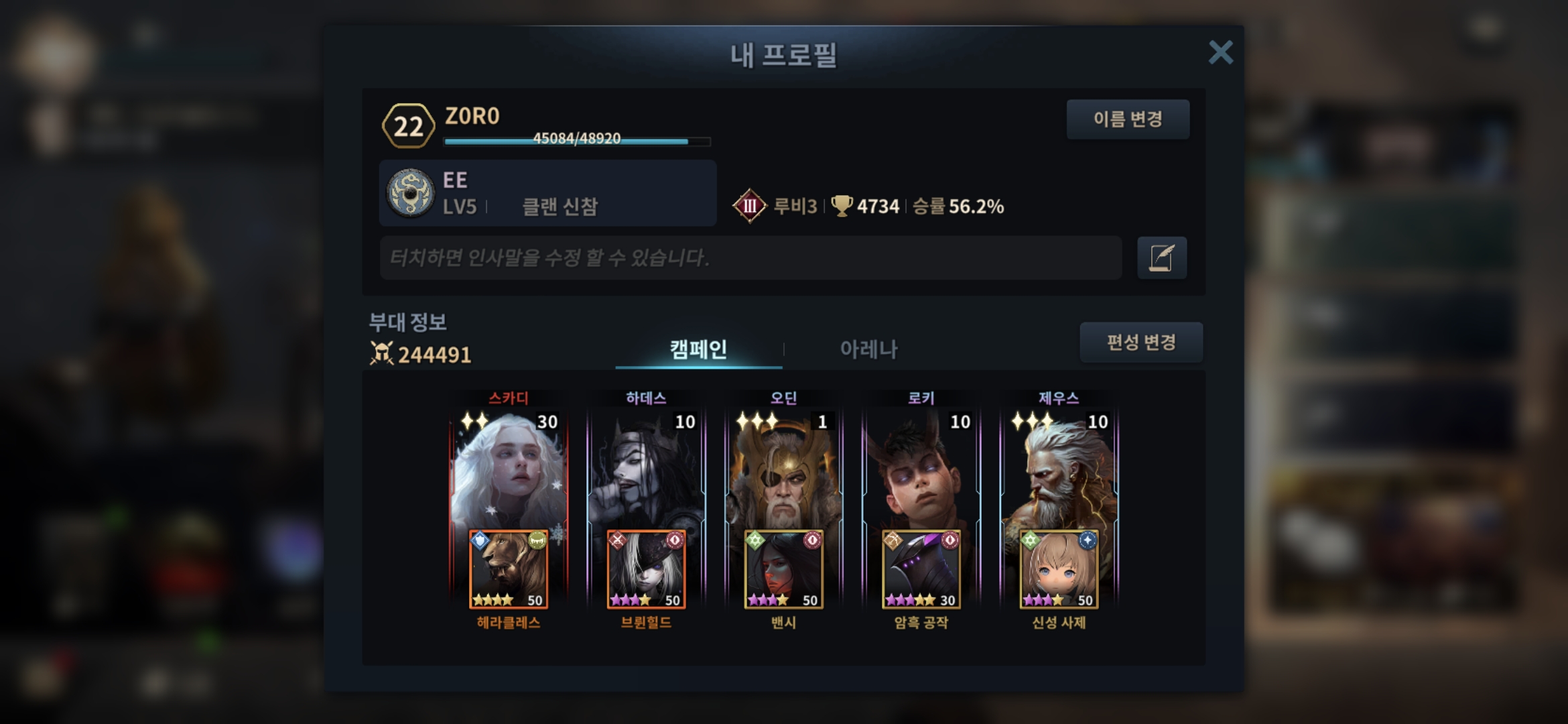Open the EE clan panel
The height and width of the screenshot is (724, 1568).
coord(547,193)
